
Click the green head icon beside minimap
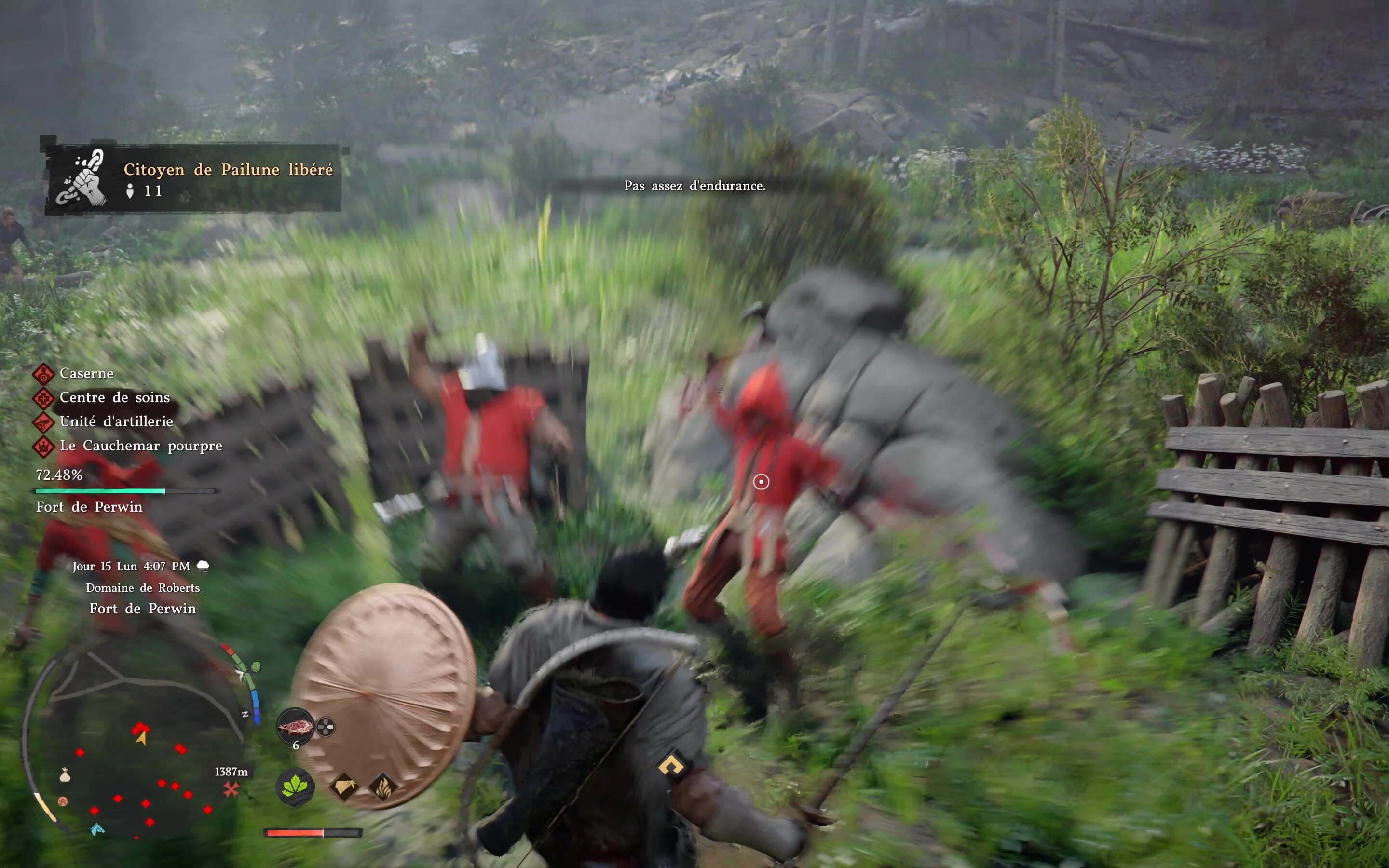(256, 667)
